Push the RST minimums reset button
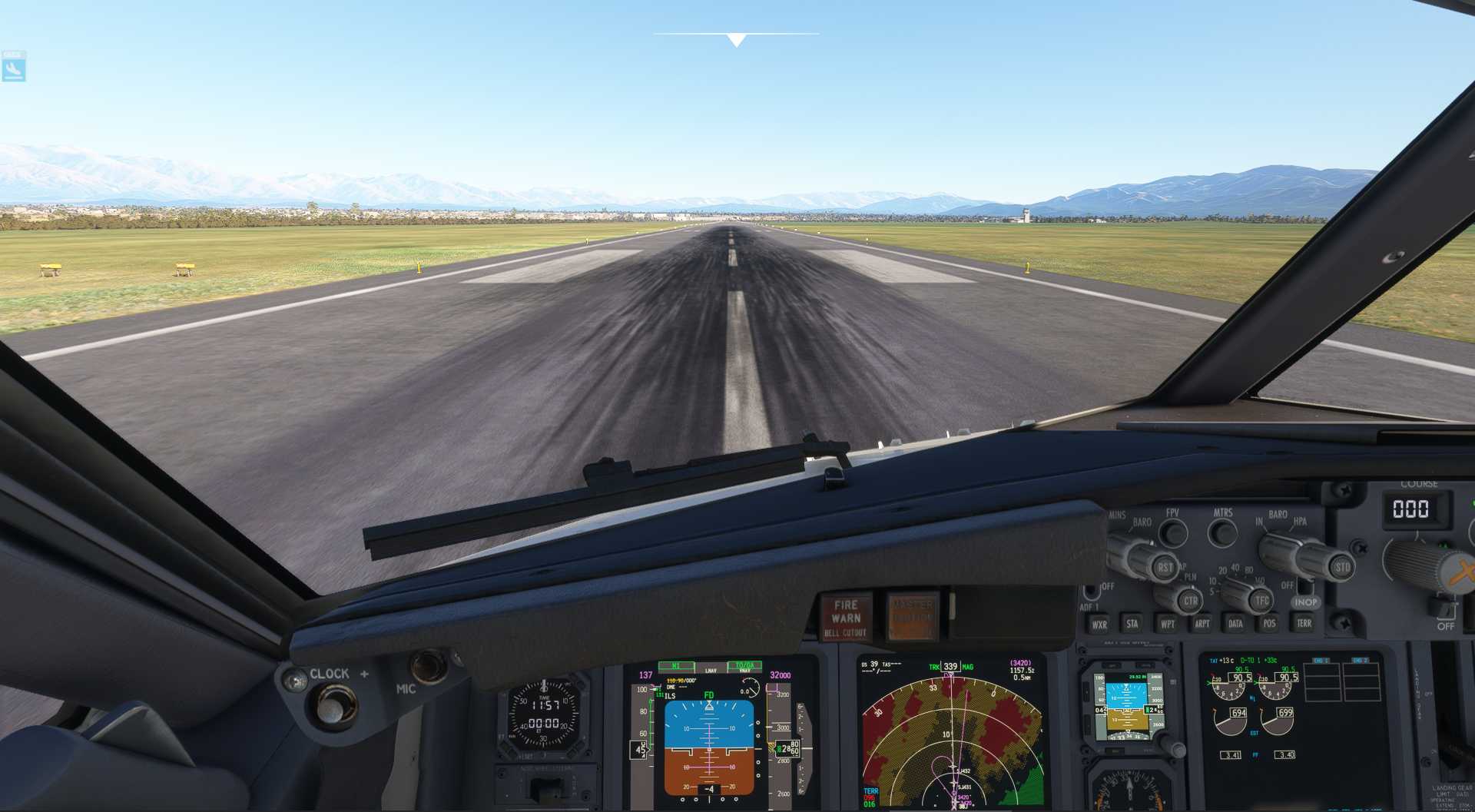Image resolution: width=1475 pixels, height=812 pixels. [x=1165, y=568]
